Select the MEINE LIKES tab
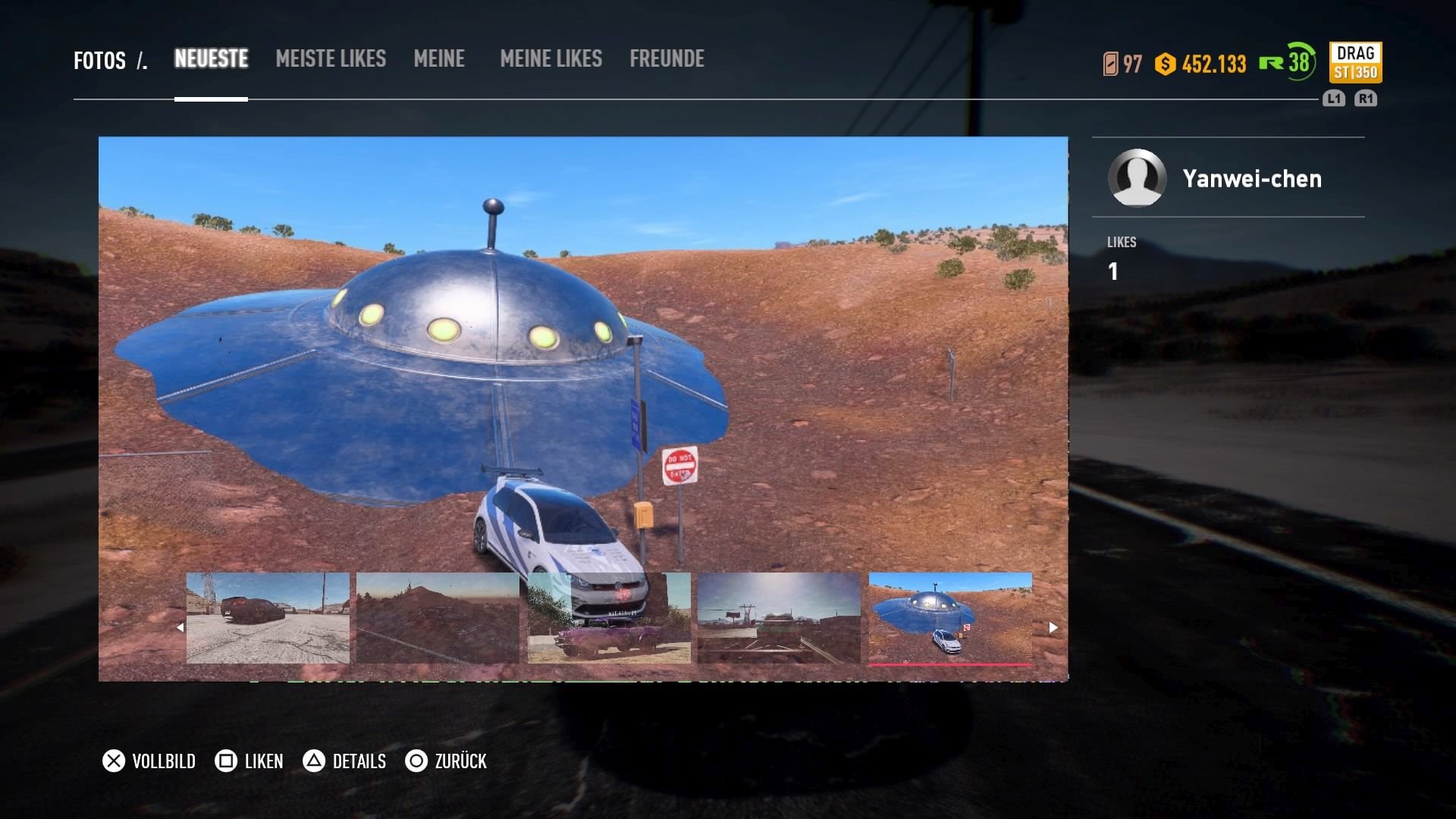 click(551, 59)
